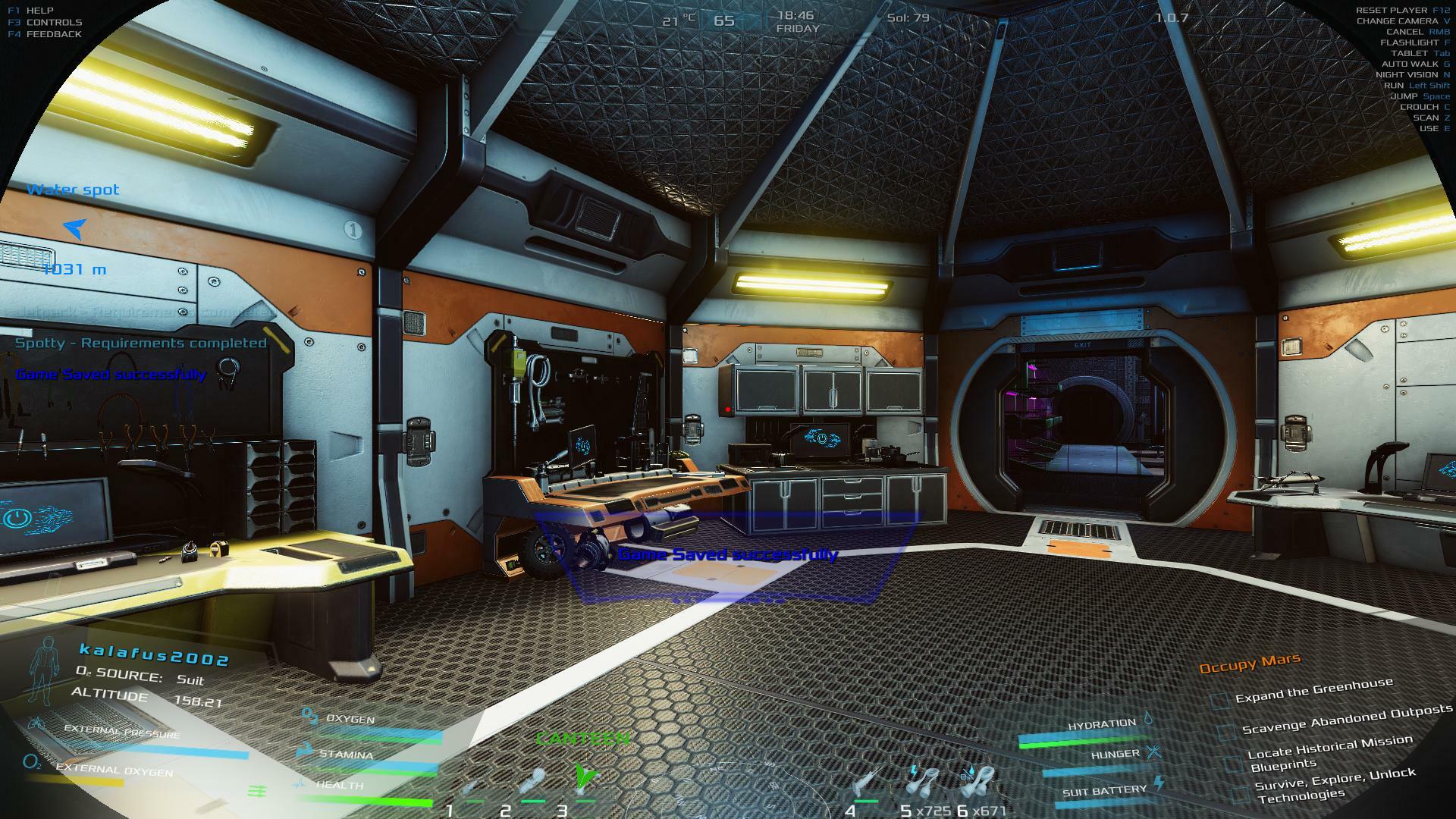Select the power cable in slot 5
This screenshot has width=1456, height=819.
(x=922, y=781)
